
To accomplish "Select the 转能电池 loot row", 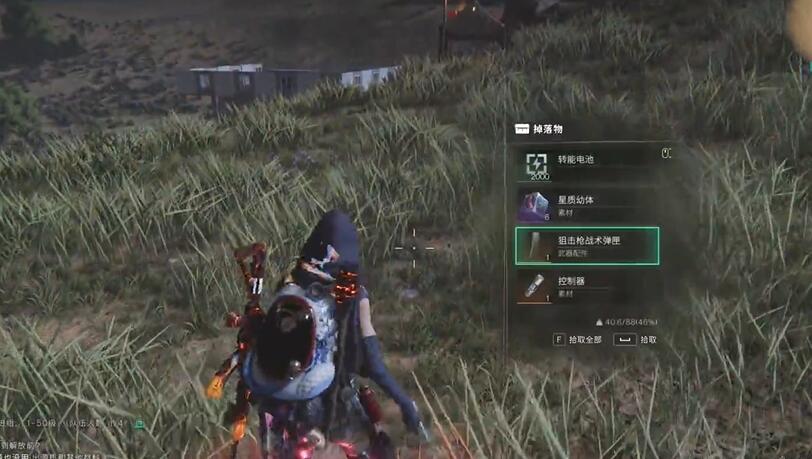I will click(586, 162).
